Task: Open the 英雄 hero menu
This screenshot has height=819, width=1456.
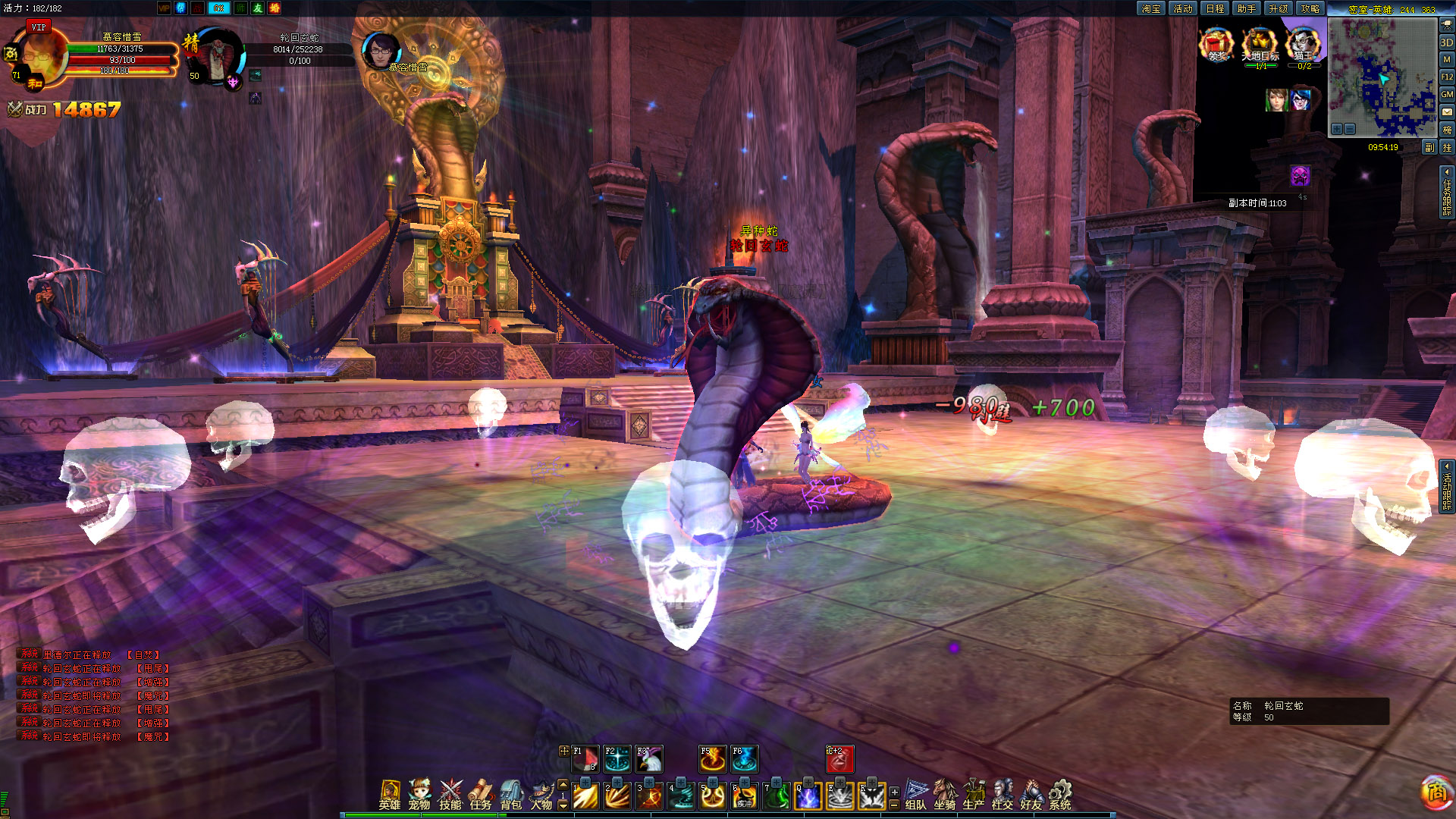Action: 390,794
